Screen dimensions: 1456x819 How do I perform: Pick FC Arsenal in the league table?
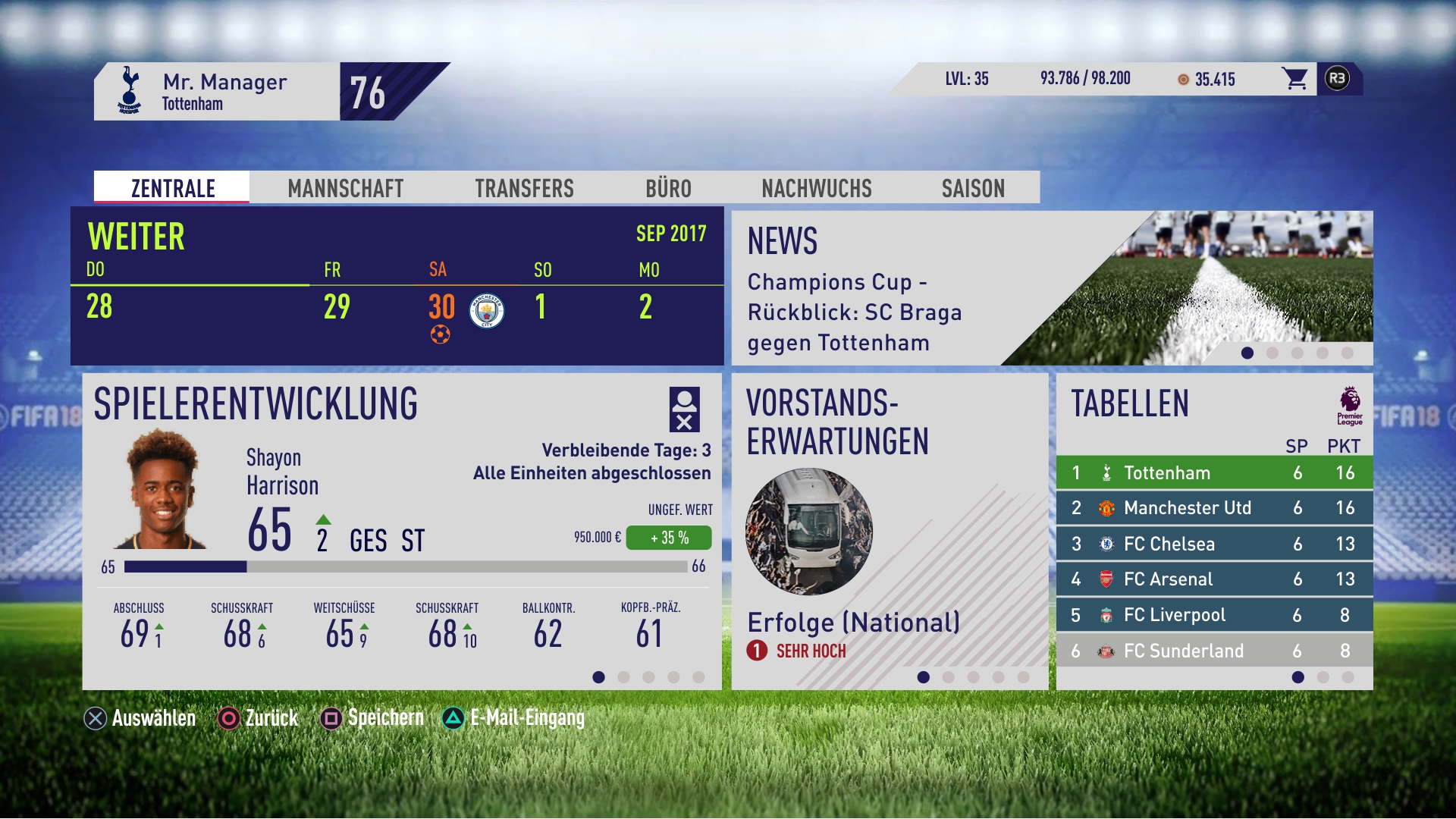click(1213, 579)
